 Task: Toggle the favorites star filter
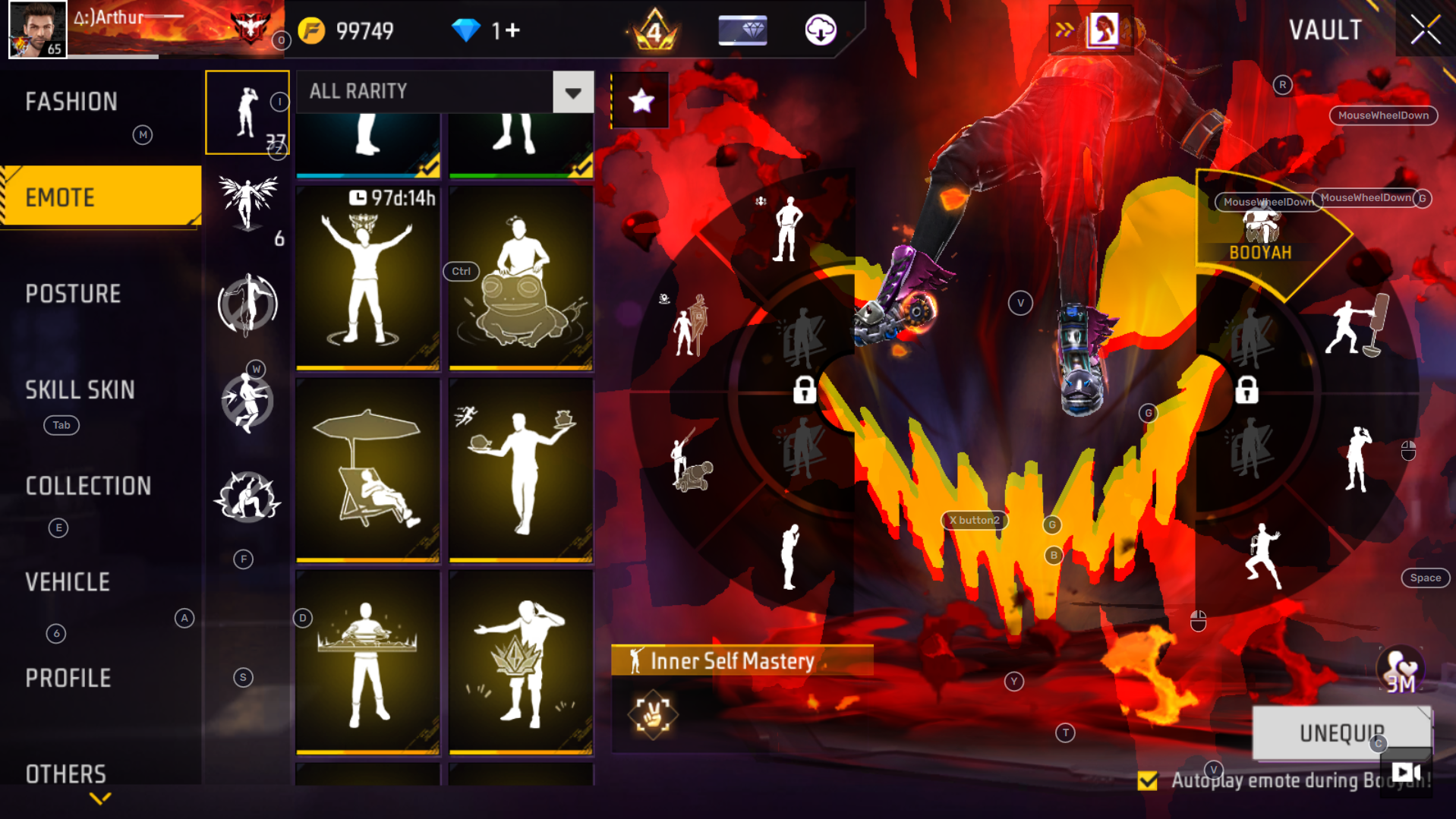(640, 99)
